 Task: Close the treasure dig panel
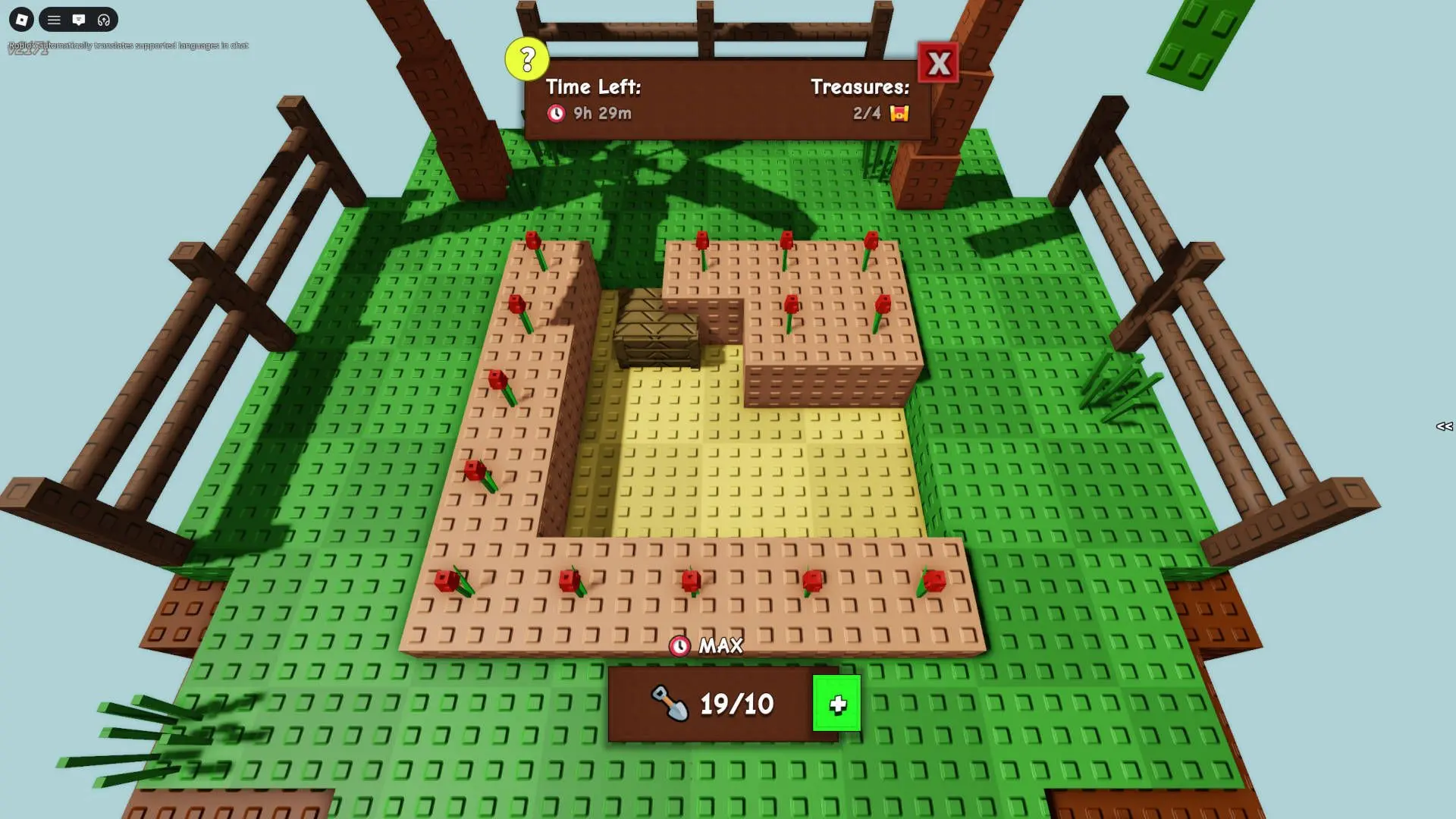pos(938,64)
